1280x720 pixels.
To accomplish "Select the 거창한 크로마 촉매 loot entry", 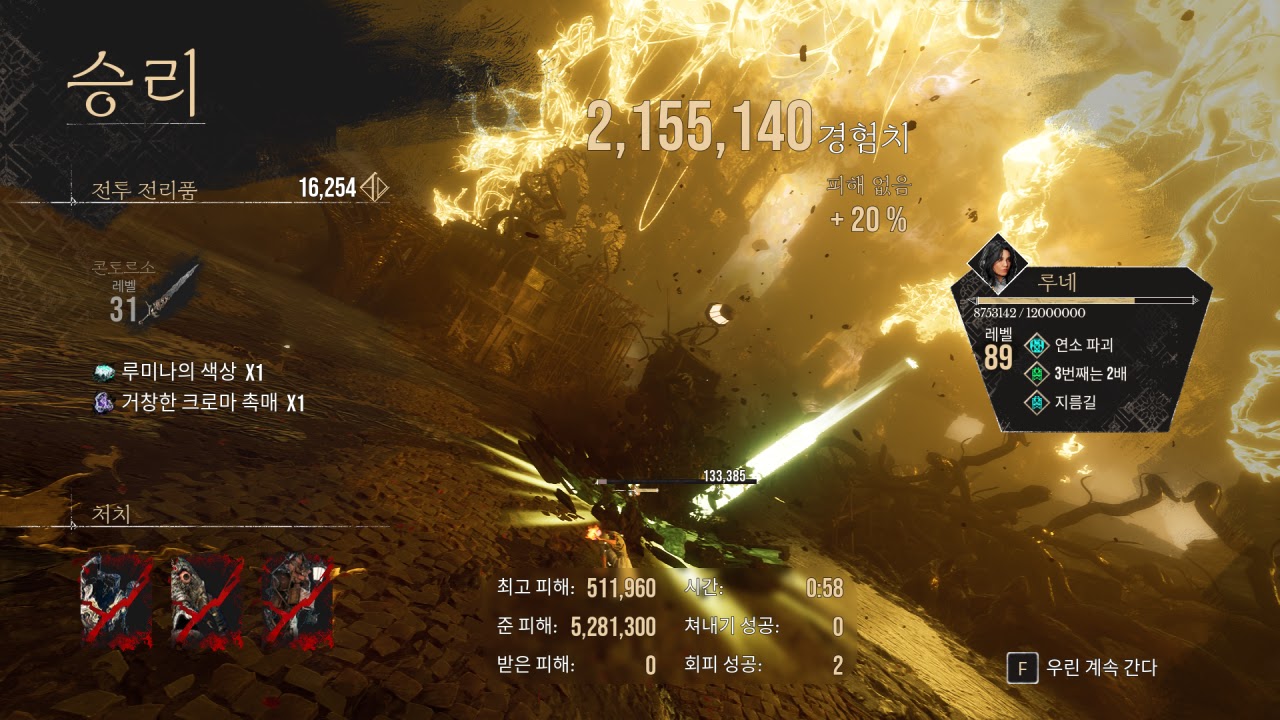I will click(198, 403).
